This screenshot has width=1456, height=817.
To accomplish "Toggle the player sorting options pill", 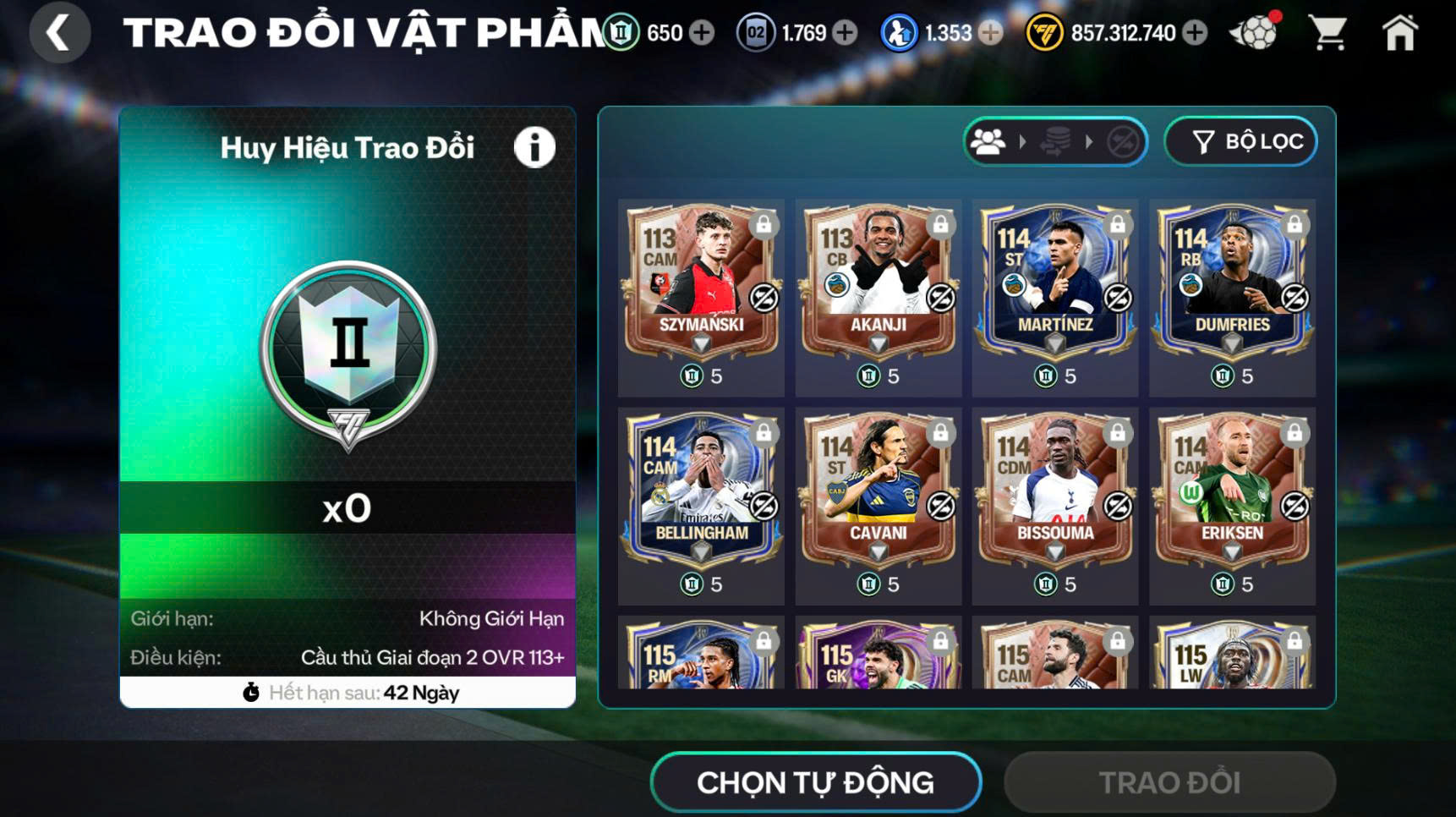I will 1054,141.
